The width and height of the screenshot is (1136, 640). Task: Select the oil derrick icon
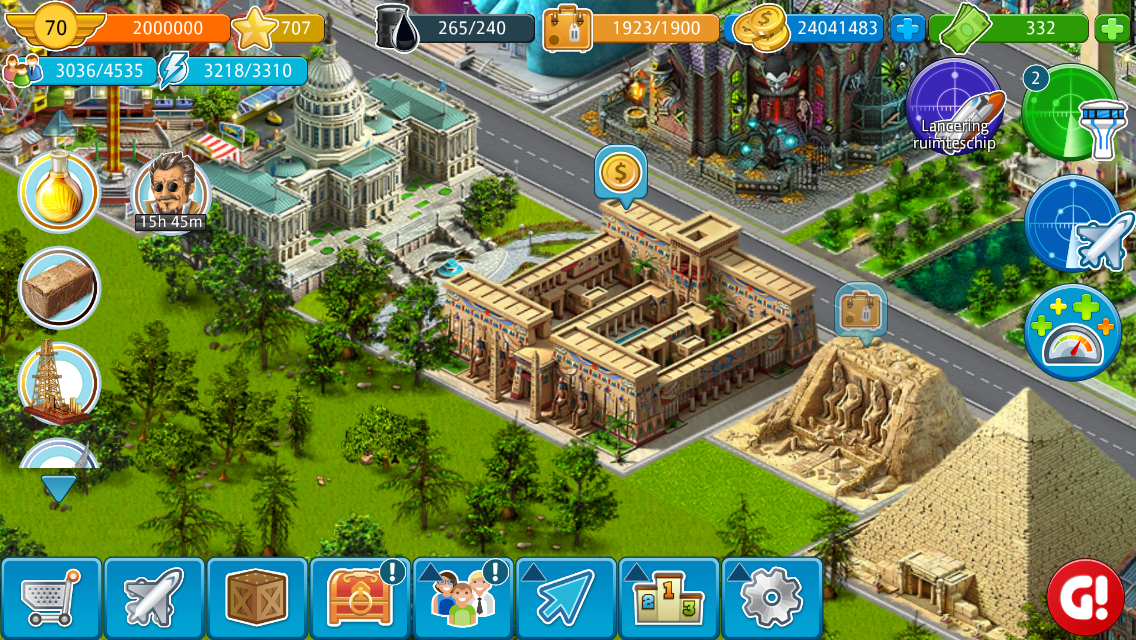coord(59,383)
